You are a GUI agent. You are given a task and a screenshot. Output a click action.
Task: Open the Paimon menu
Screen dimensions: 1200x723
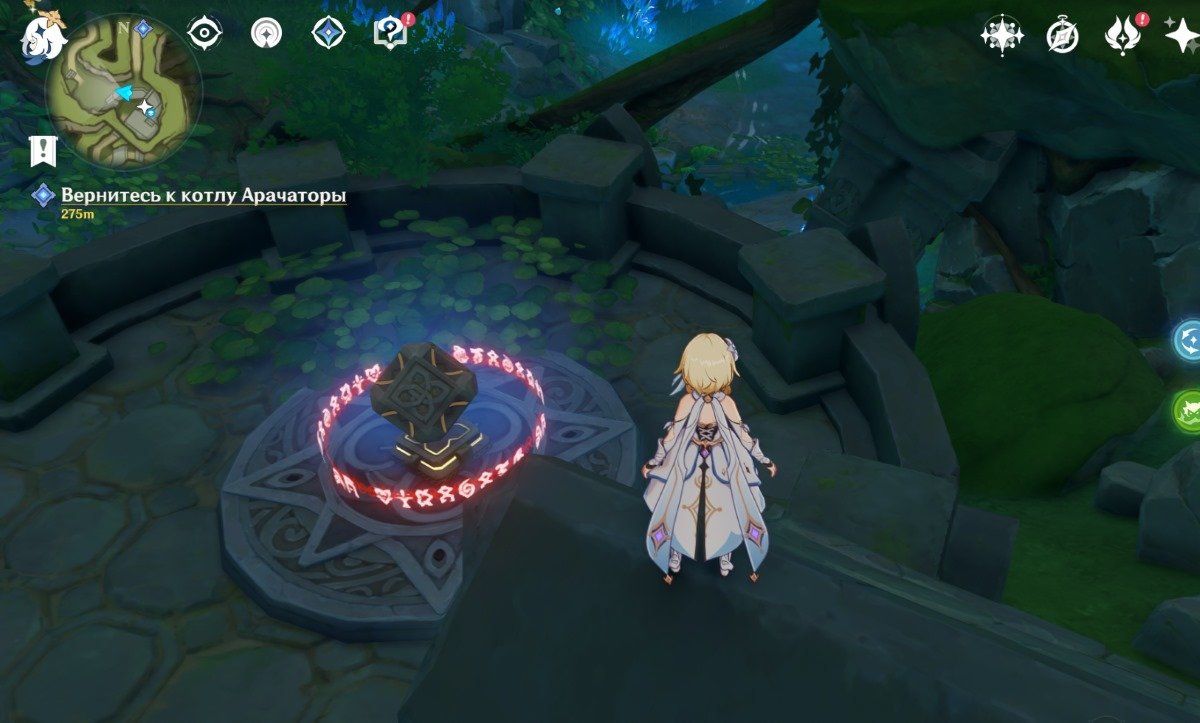pyautogui.click(x=44, y=36)
